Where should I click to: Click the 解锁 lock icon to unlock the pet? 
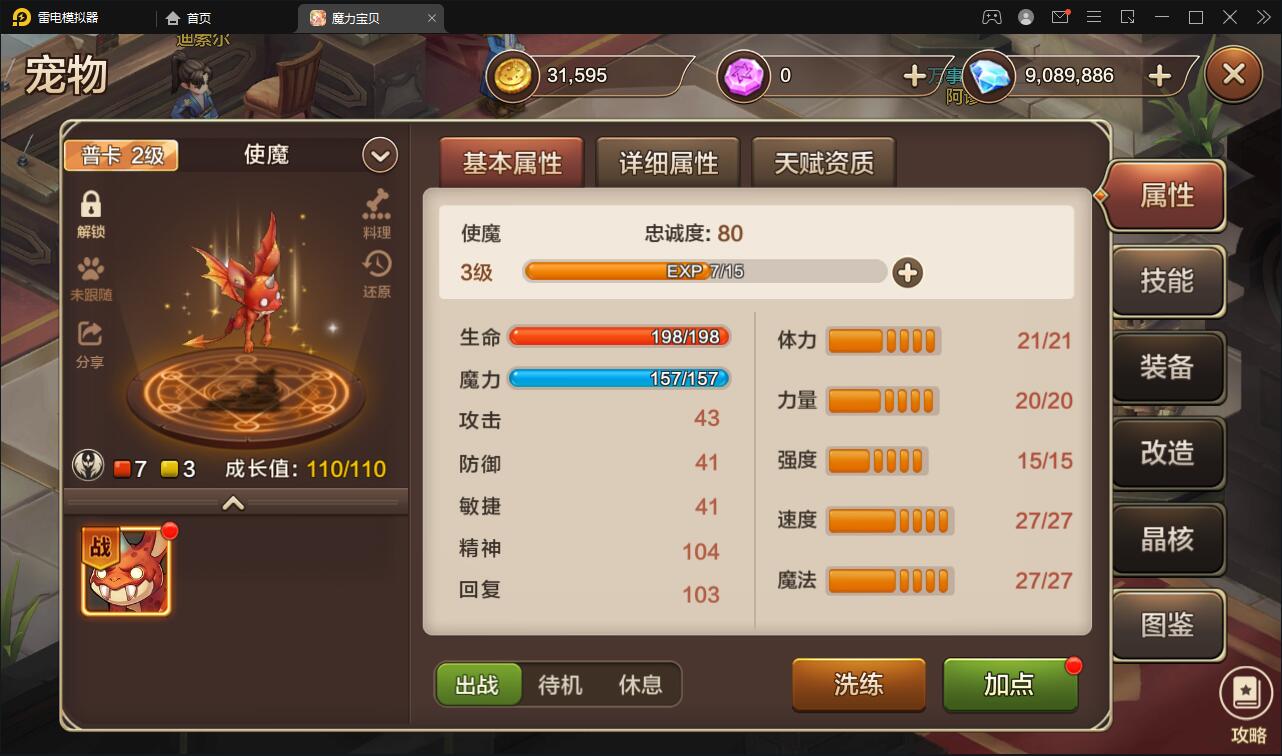(x=89, y=207)
